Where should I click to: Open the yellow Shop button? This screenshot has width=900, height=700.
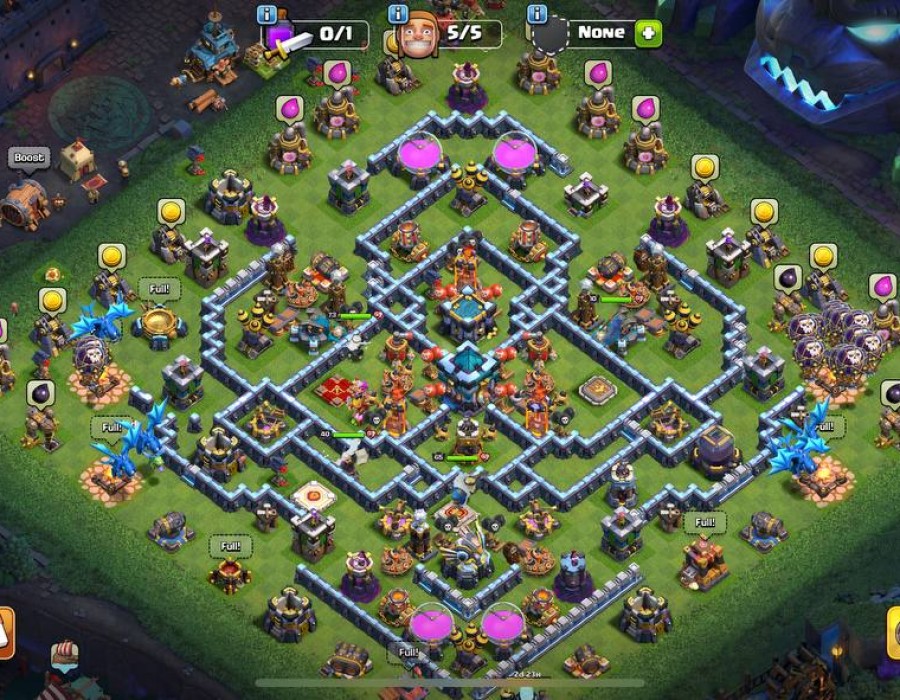(x=893, y=634)
